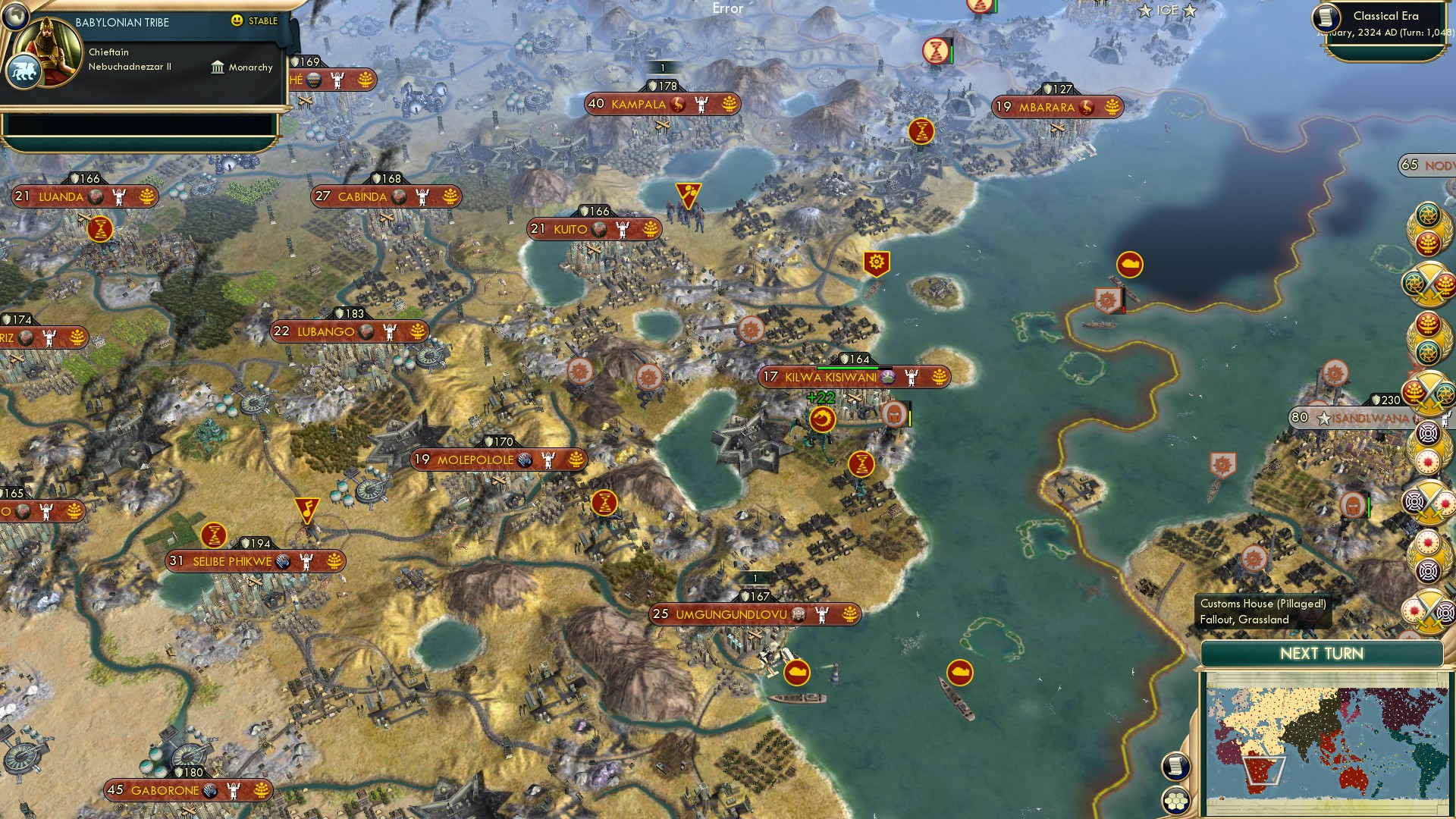
Task: Open the Kampala city banner
Action: tap(659, 104)
